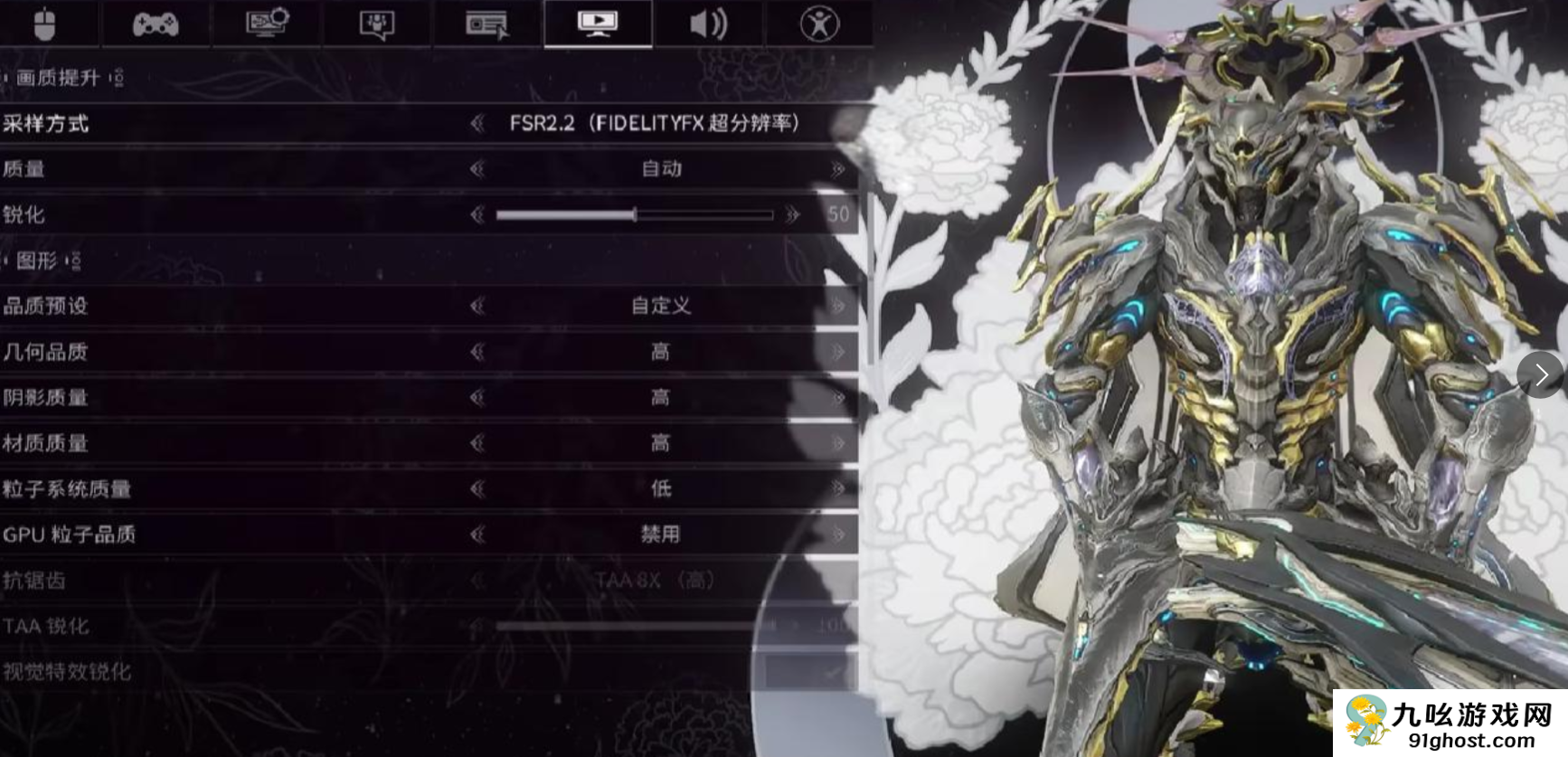Lower 几何品质 from 高
This screenshot has width=1568, height=757.
click(475, 353)
